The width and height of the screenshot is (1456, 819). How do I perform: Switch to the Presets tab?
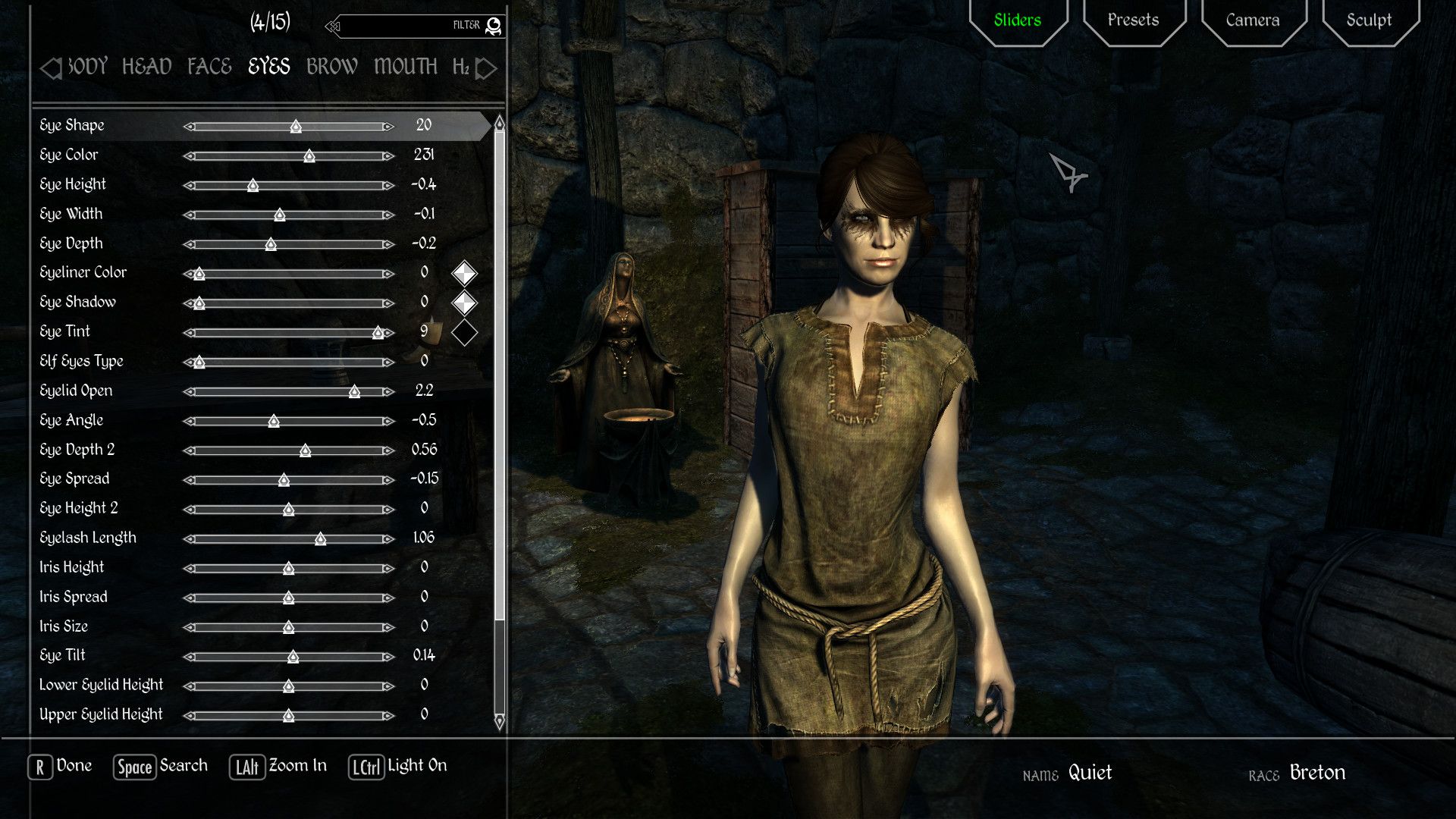click(x=1133, y=20)
